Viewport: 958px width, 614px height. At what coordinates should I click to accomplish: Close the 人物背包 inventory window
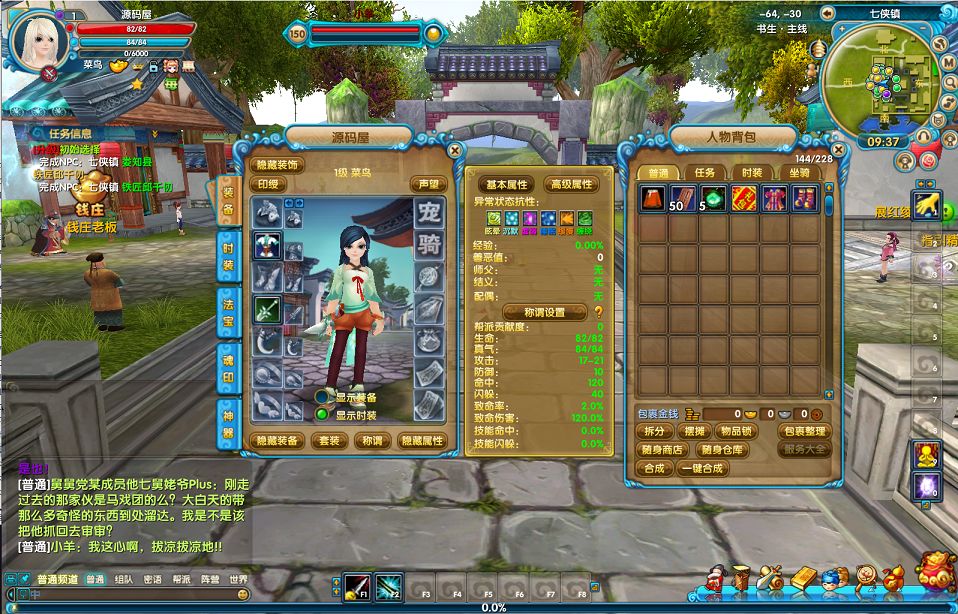coord(836,150)
